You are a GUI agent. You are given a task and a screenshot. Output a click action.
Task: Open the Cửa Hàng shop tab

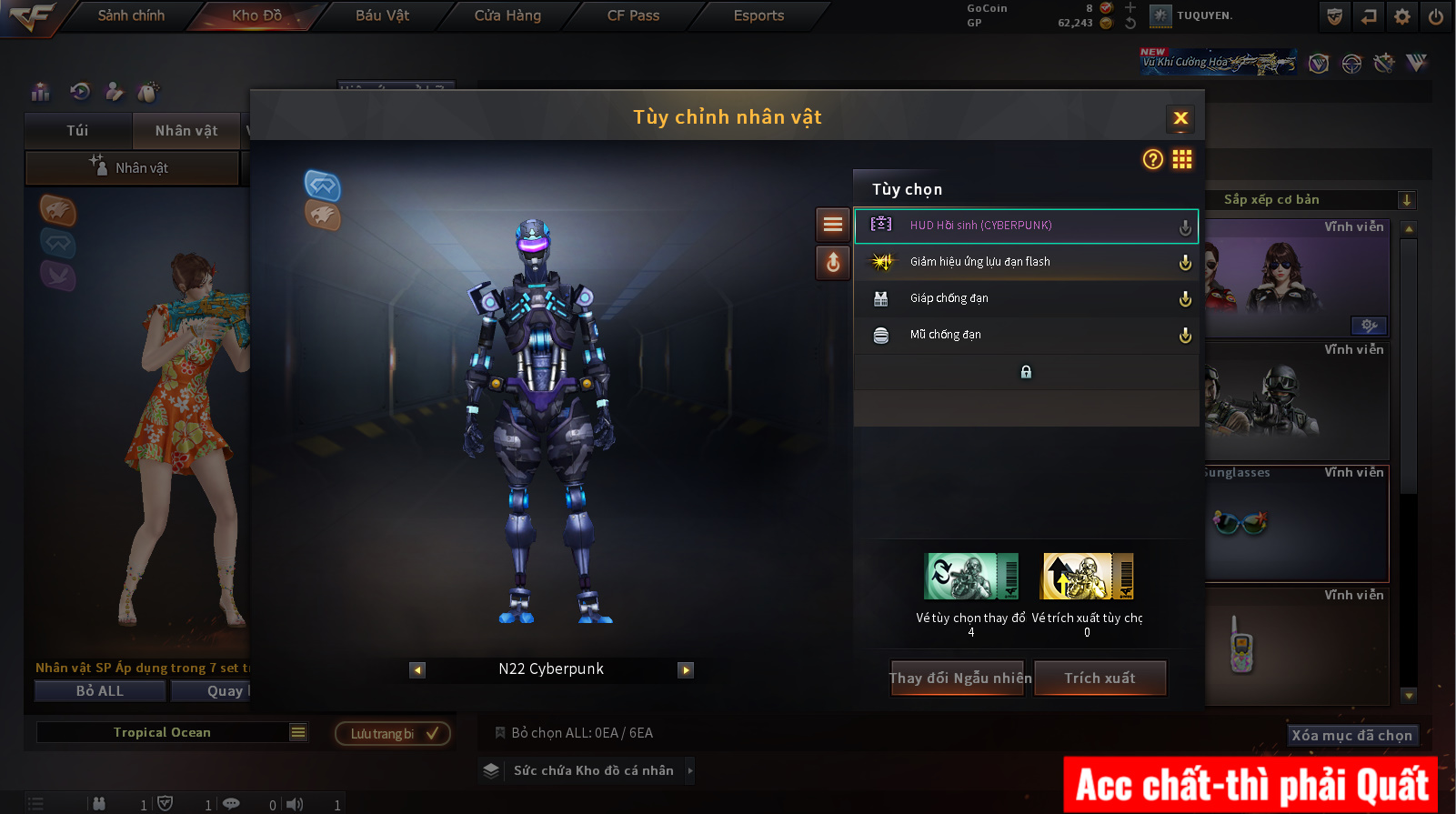tap(507, 15)
